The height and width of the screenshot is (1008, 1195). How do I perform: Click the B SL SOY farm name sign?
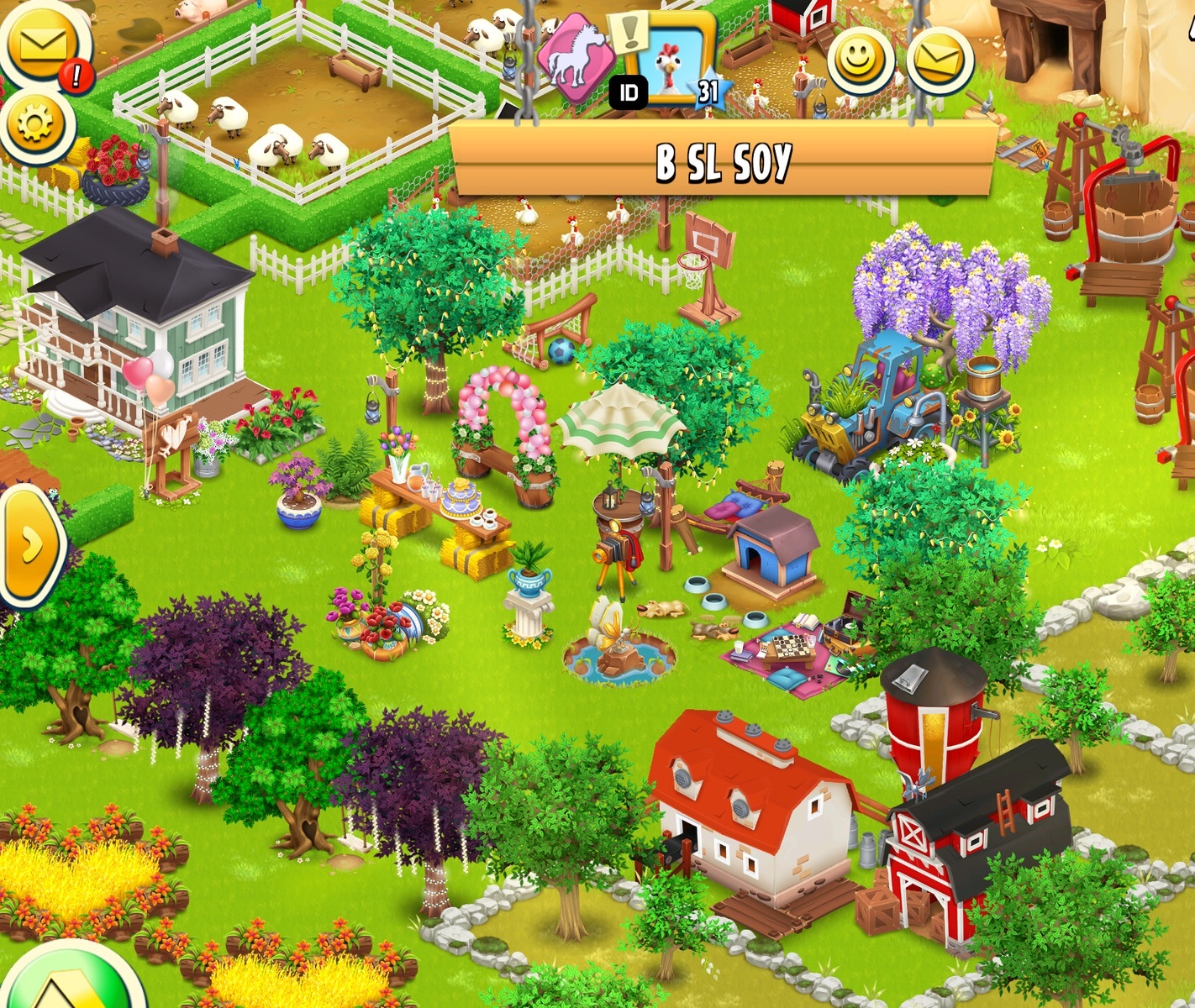(x=723, y=161)
